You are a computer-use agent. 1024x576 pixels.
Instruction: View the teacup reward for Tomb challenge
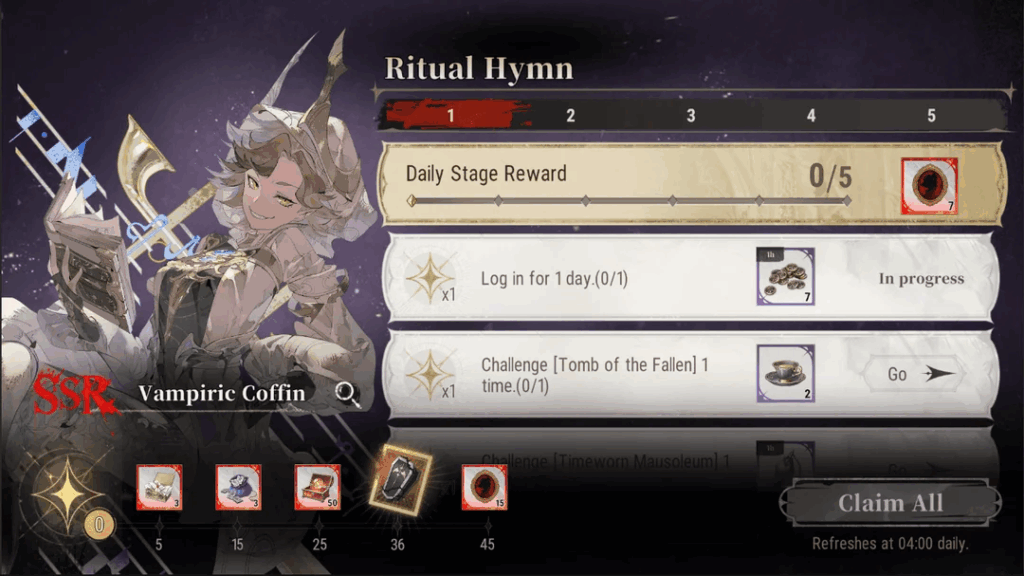[785, 373]
